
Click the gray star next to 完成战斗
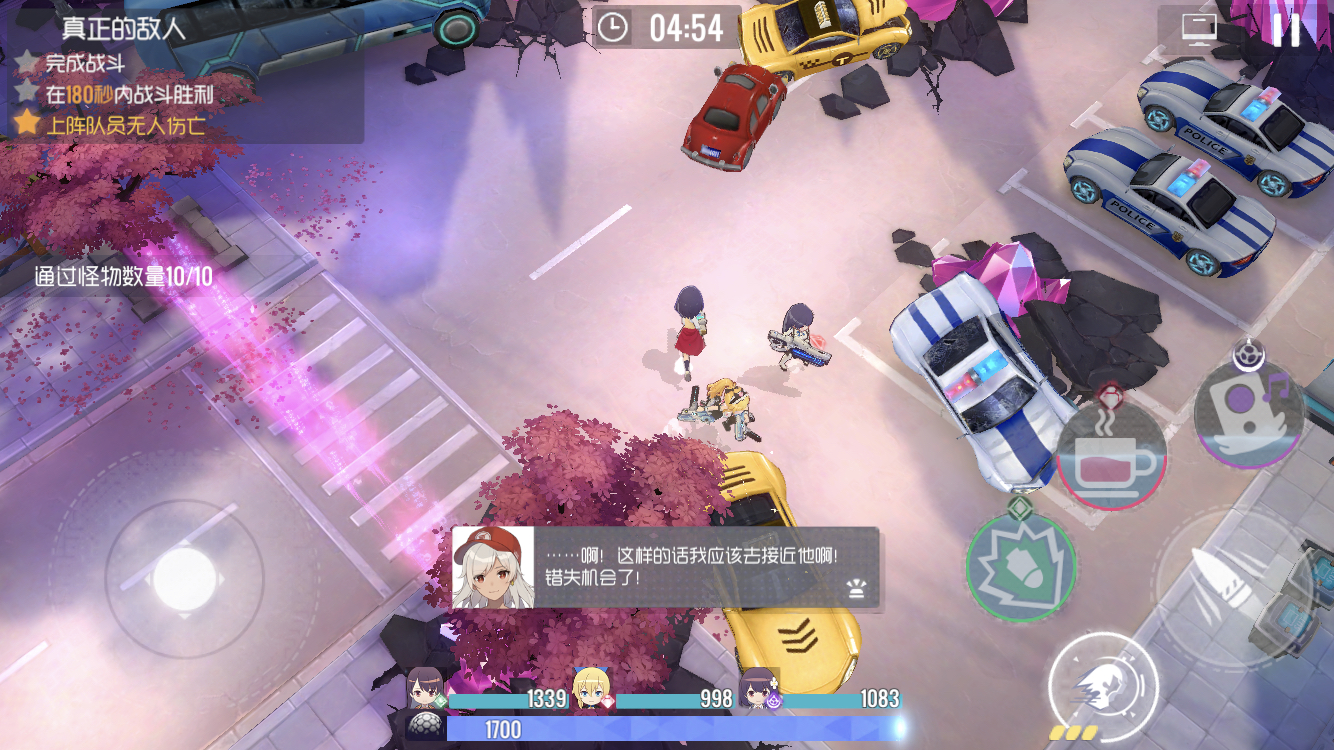click(x=29, y=62)
